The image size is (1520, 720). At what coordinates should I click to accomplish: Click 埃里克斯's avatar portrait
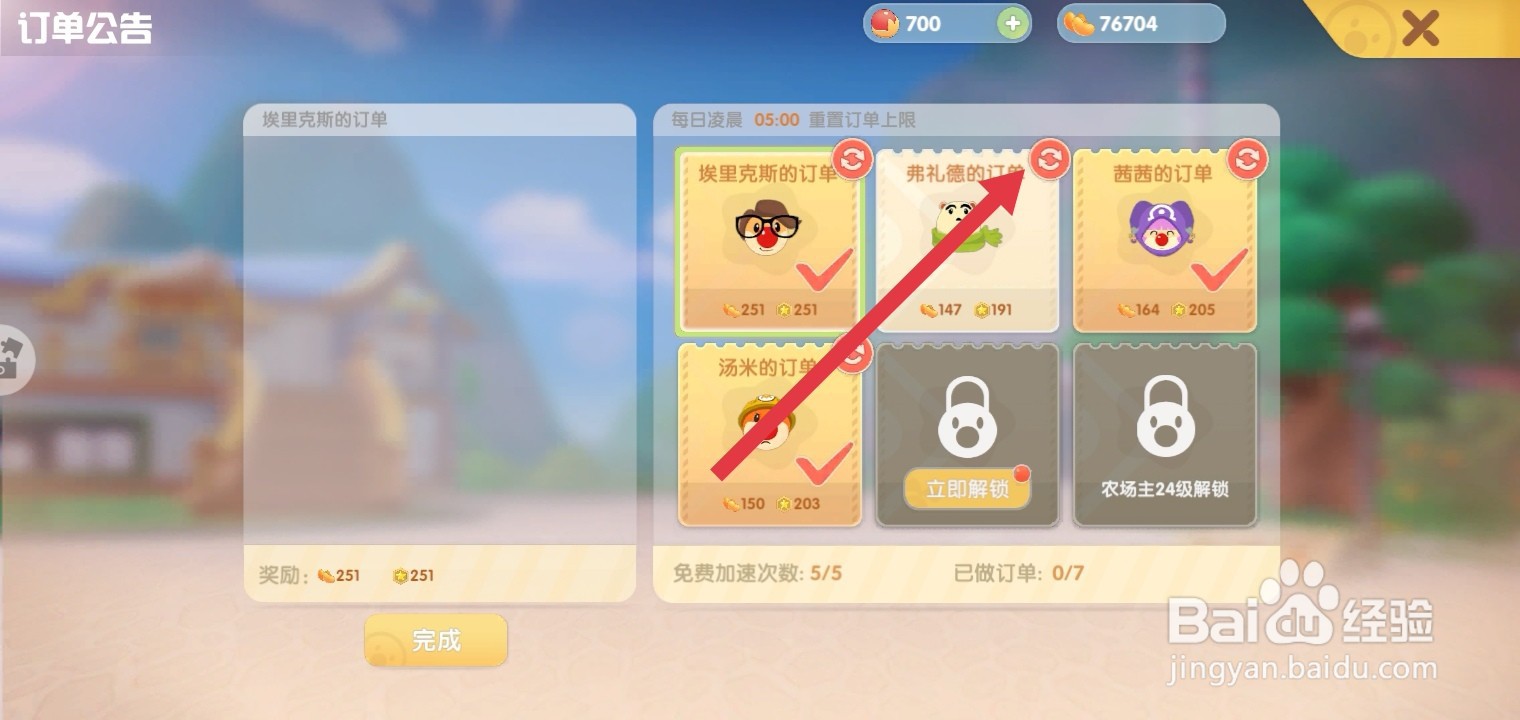click(x=769, y=228)
